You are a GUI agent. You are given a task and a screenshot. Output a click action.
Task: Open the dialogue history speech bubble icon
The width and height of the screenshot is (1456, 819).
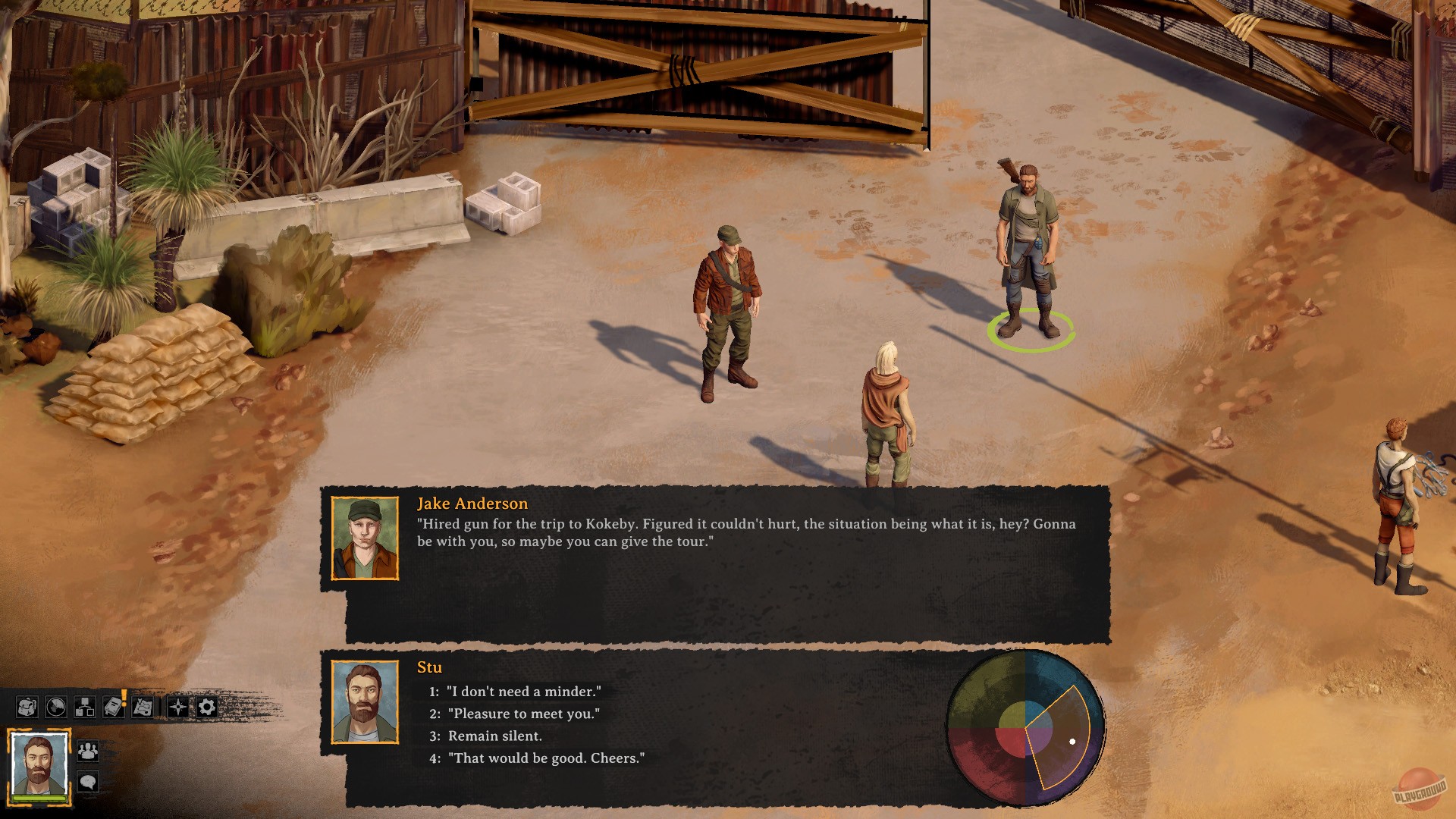point(88,782)
